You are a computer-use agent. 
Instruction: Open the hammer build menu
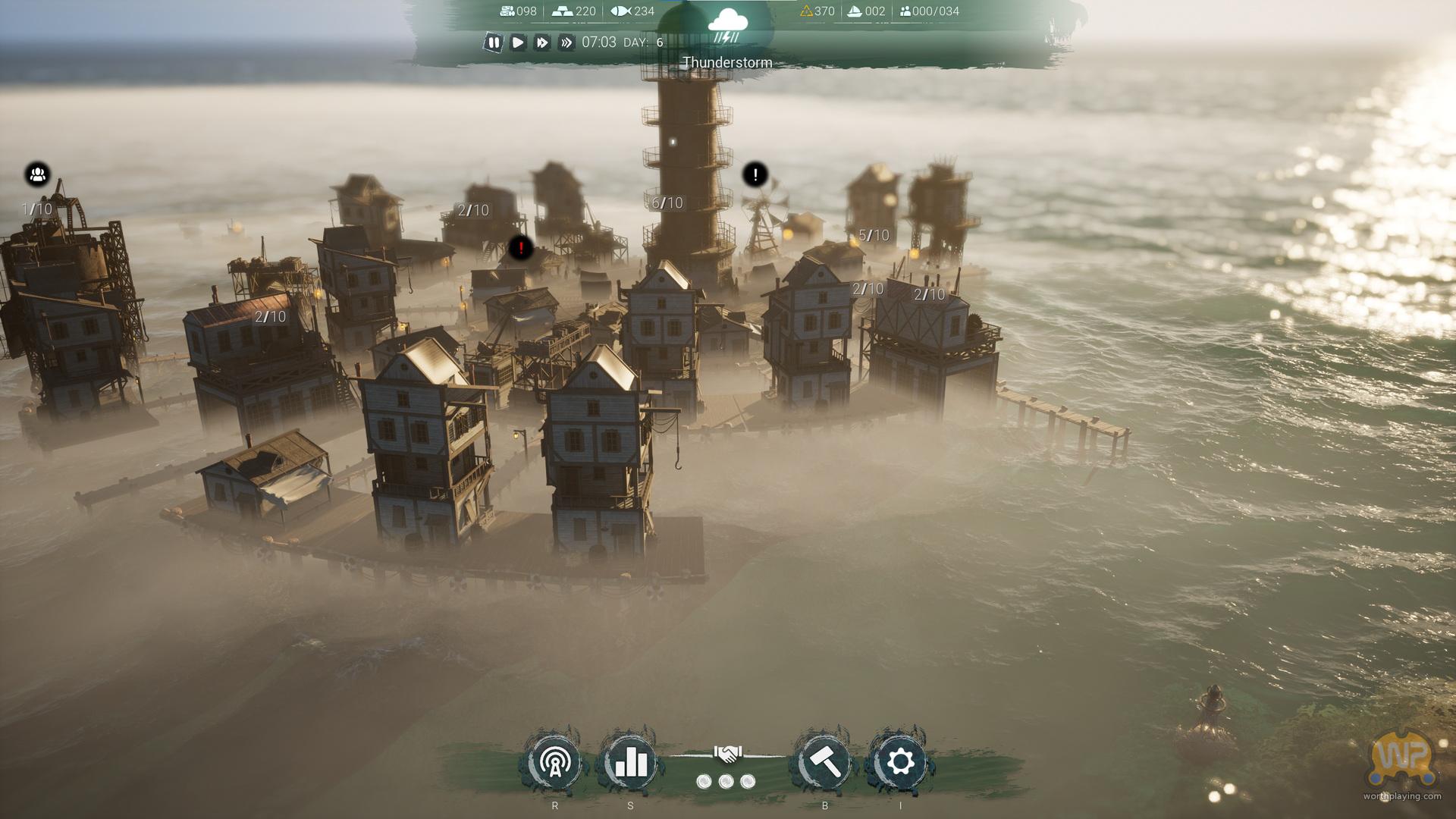point(825,762)
